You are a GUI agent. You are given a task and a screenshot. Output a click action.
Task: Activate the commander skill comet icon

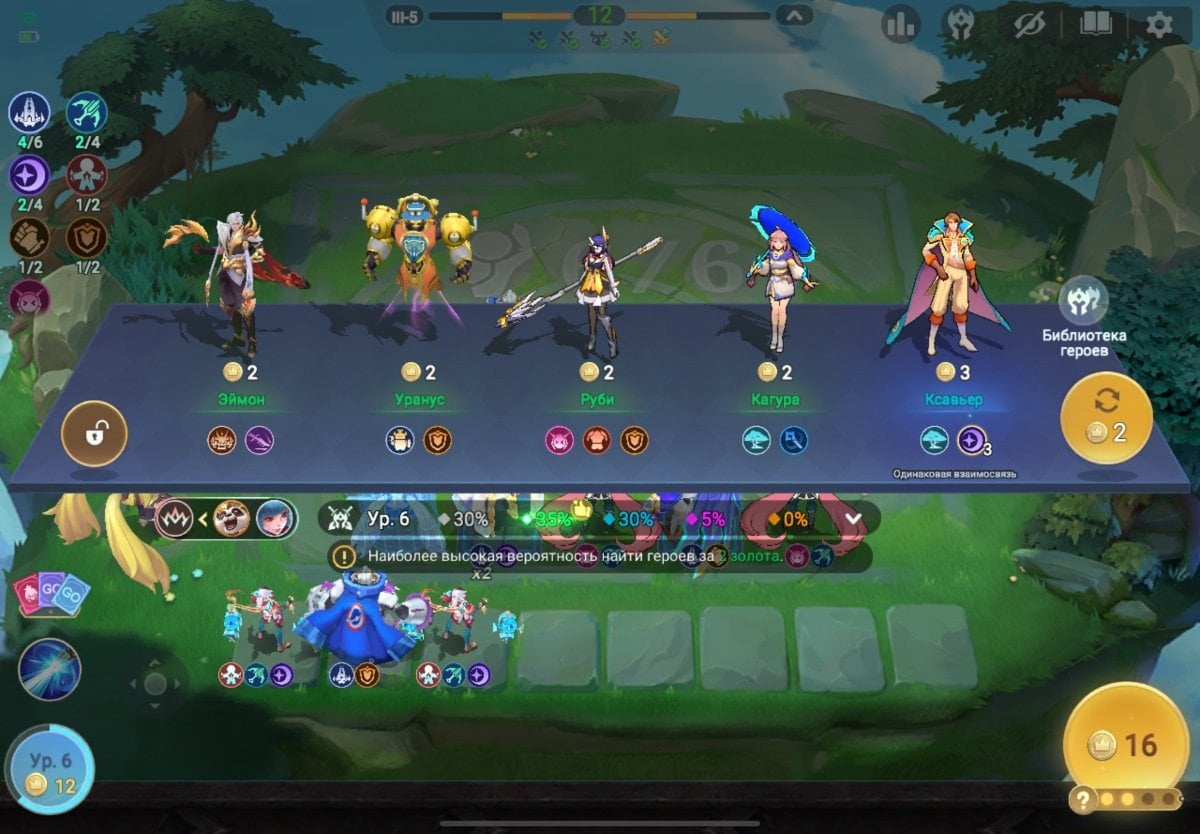(49, 669)
